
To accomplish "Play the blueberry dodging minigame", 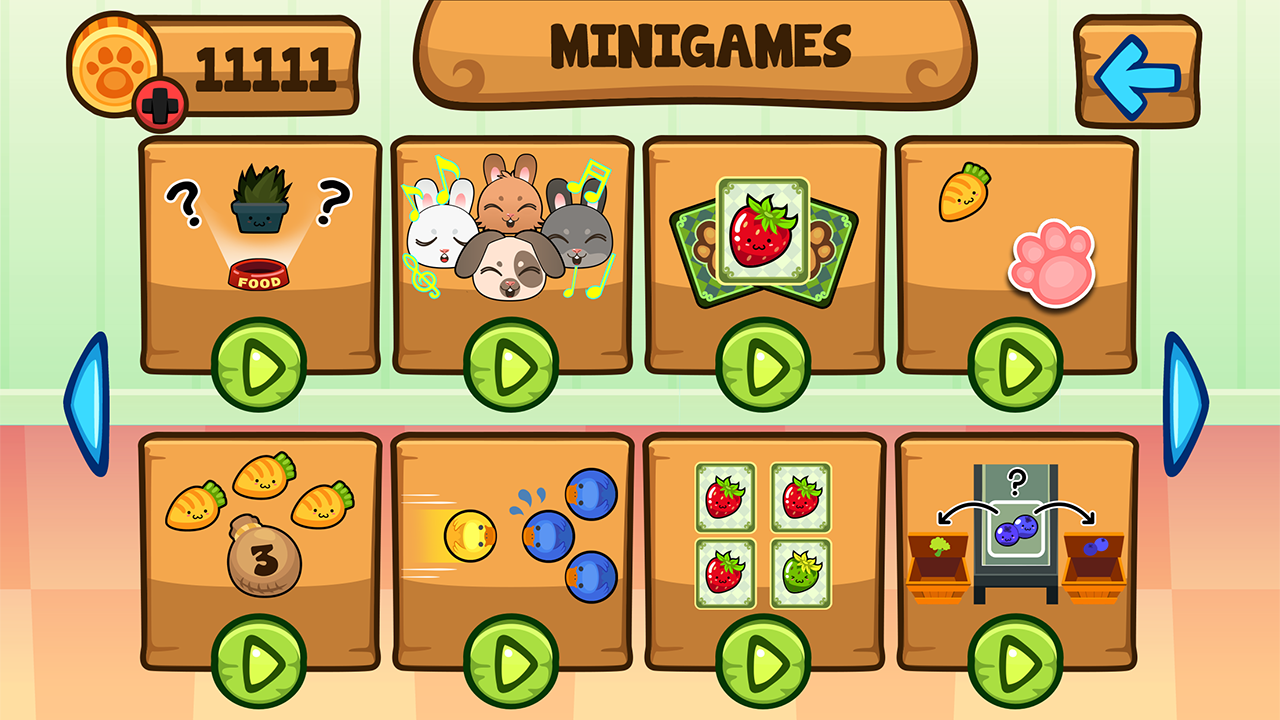I will [510, 660].
